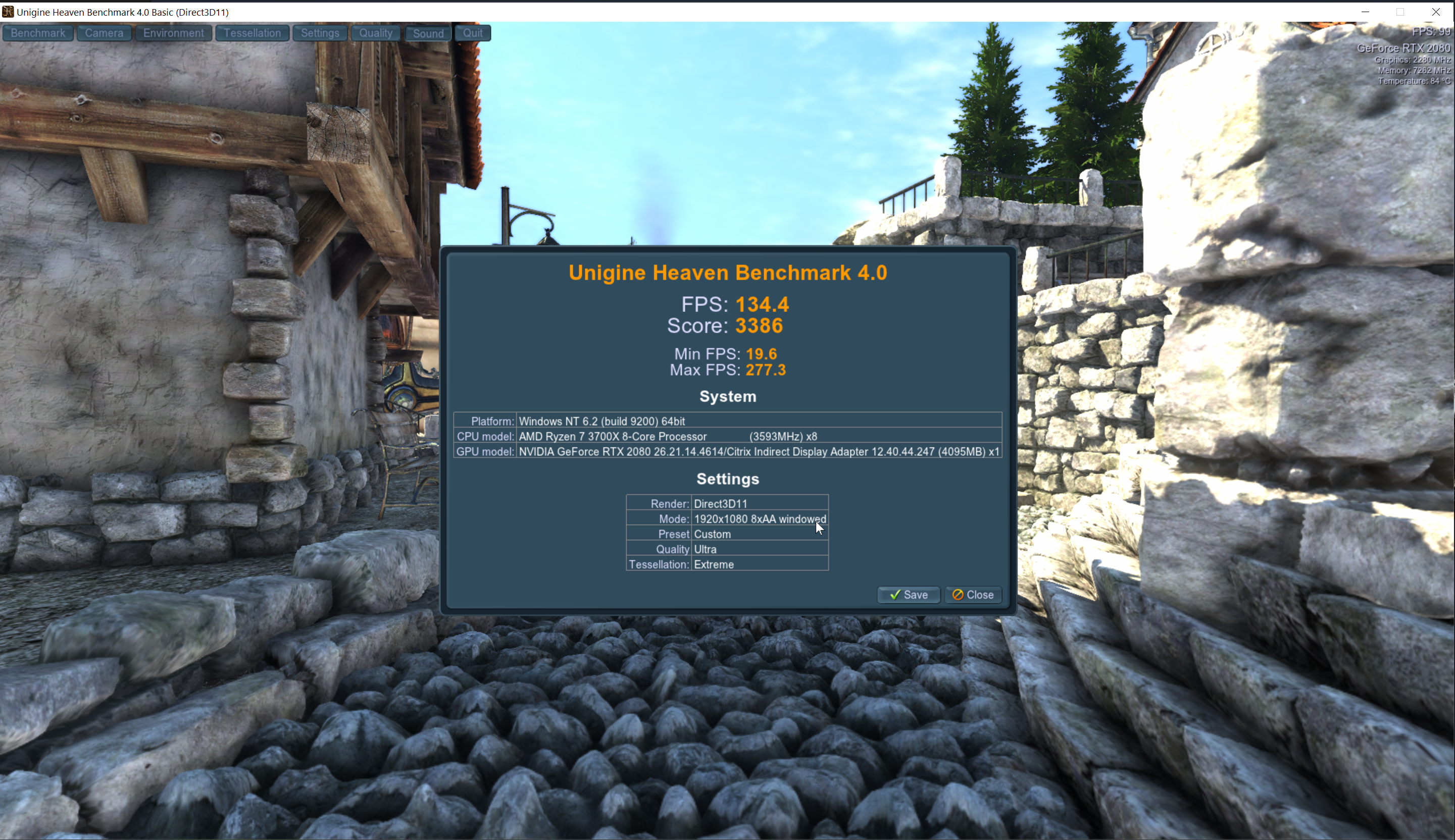Open the Settings menu
Viewport: 1455px width, 840px height.
click(319, 33)
